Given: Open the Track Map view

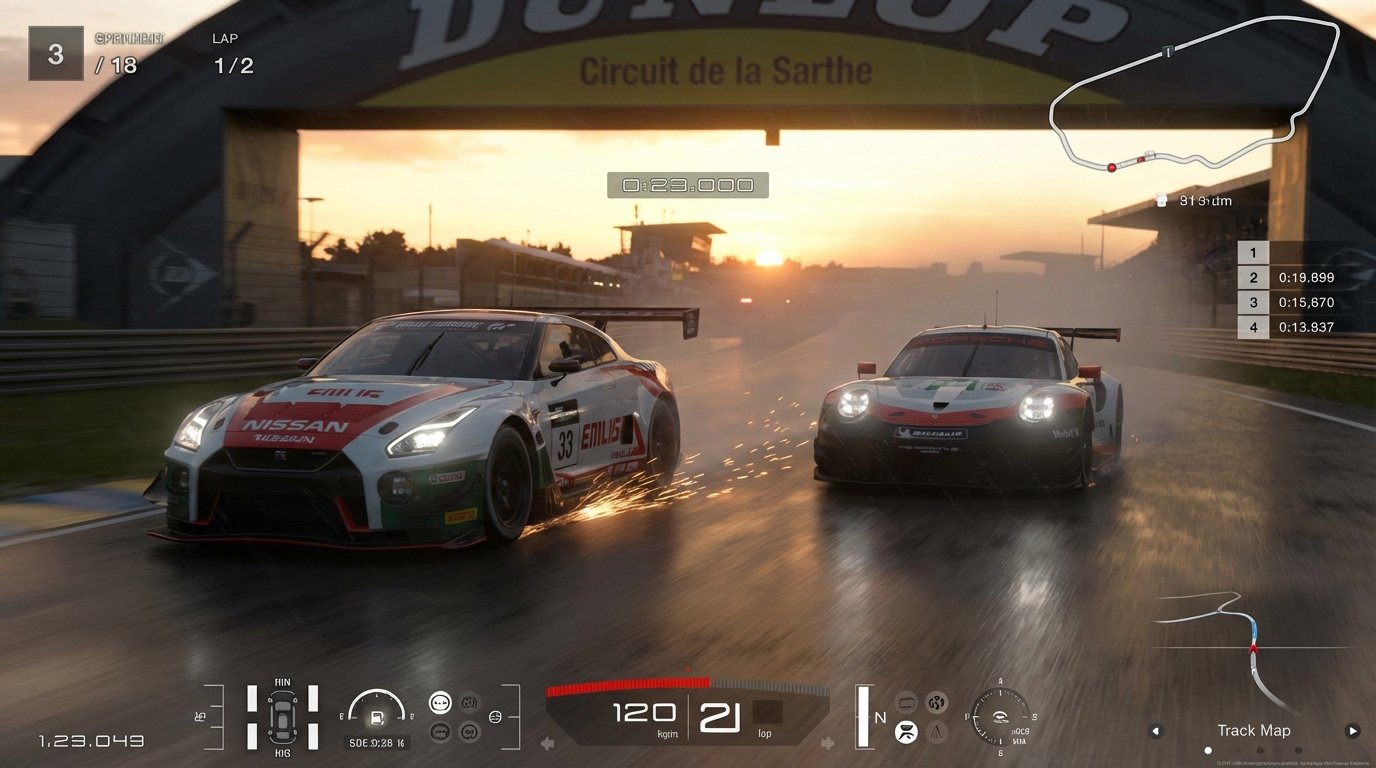Looking at the screenshot, I should click(x=1253, y=730).
